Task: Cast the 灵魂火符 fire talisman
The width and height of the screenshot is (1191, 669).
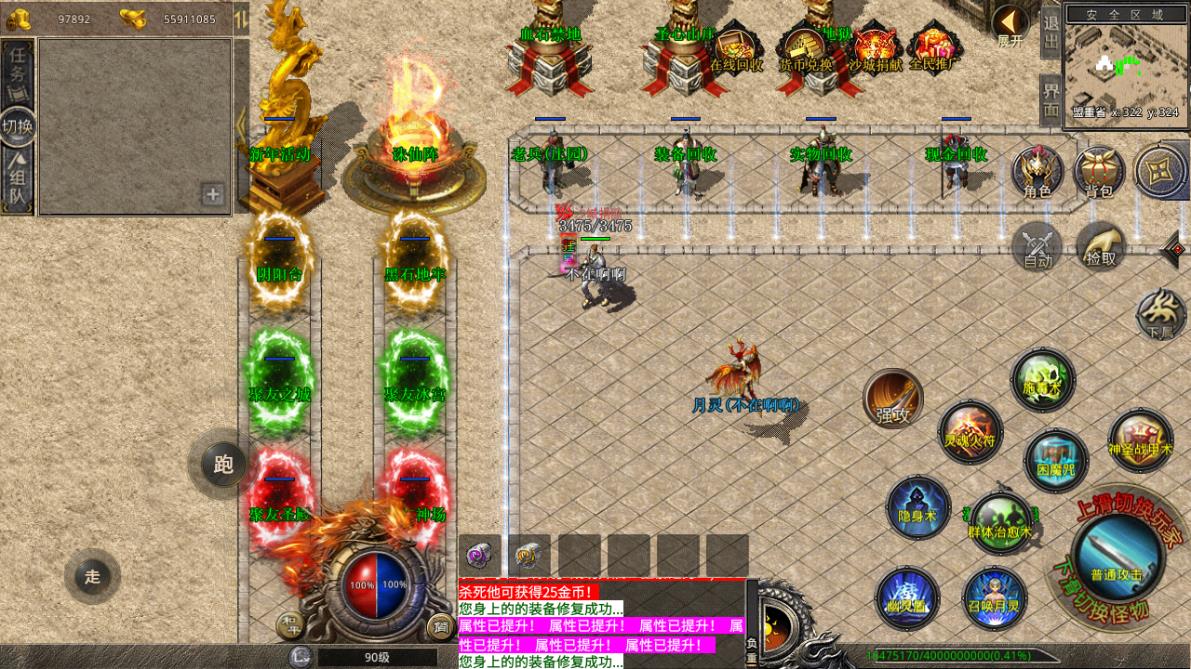Action: click(x=969, y=430)
